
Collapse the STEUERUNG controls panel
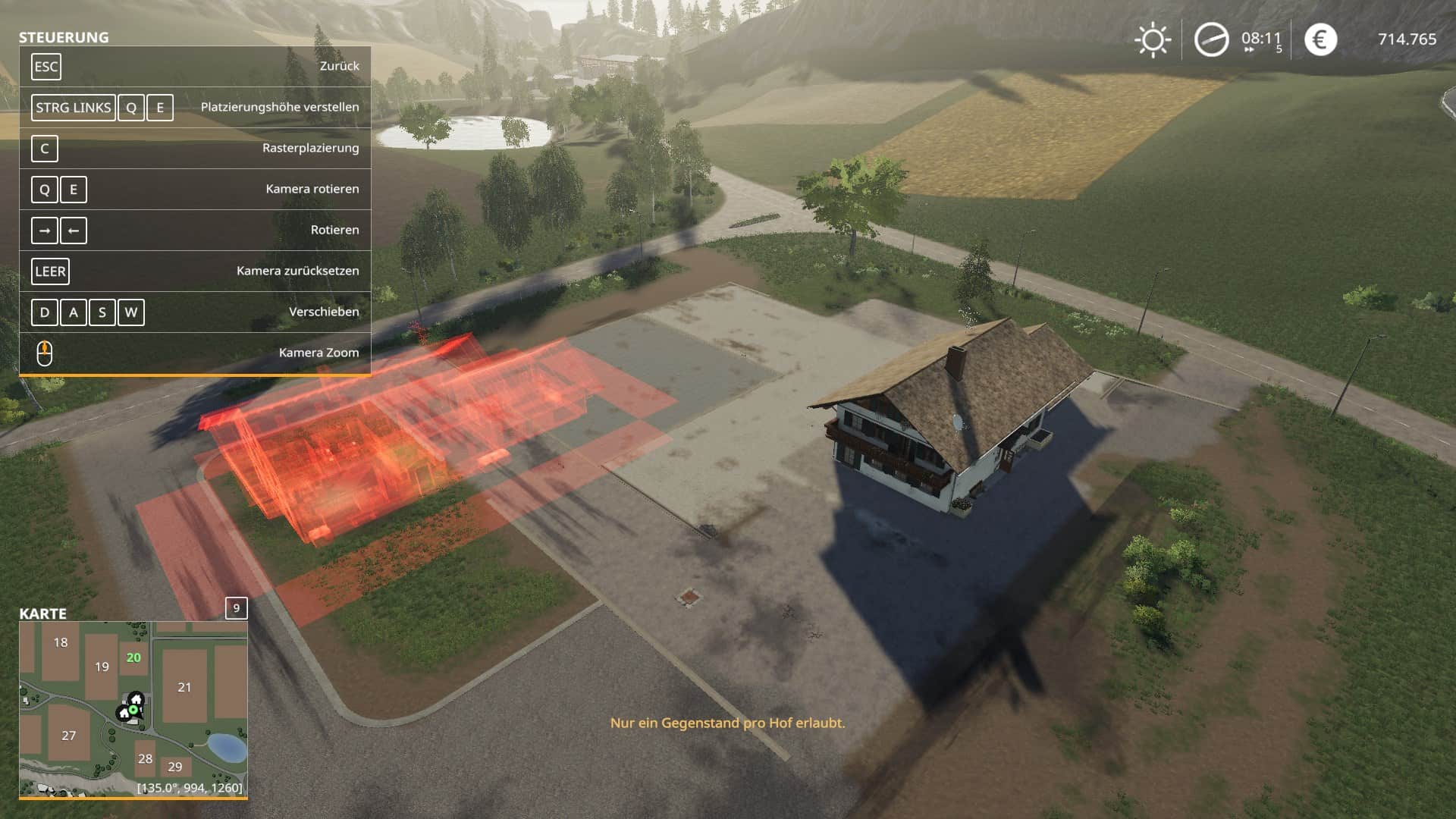(x=64, y=36)
